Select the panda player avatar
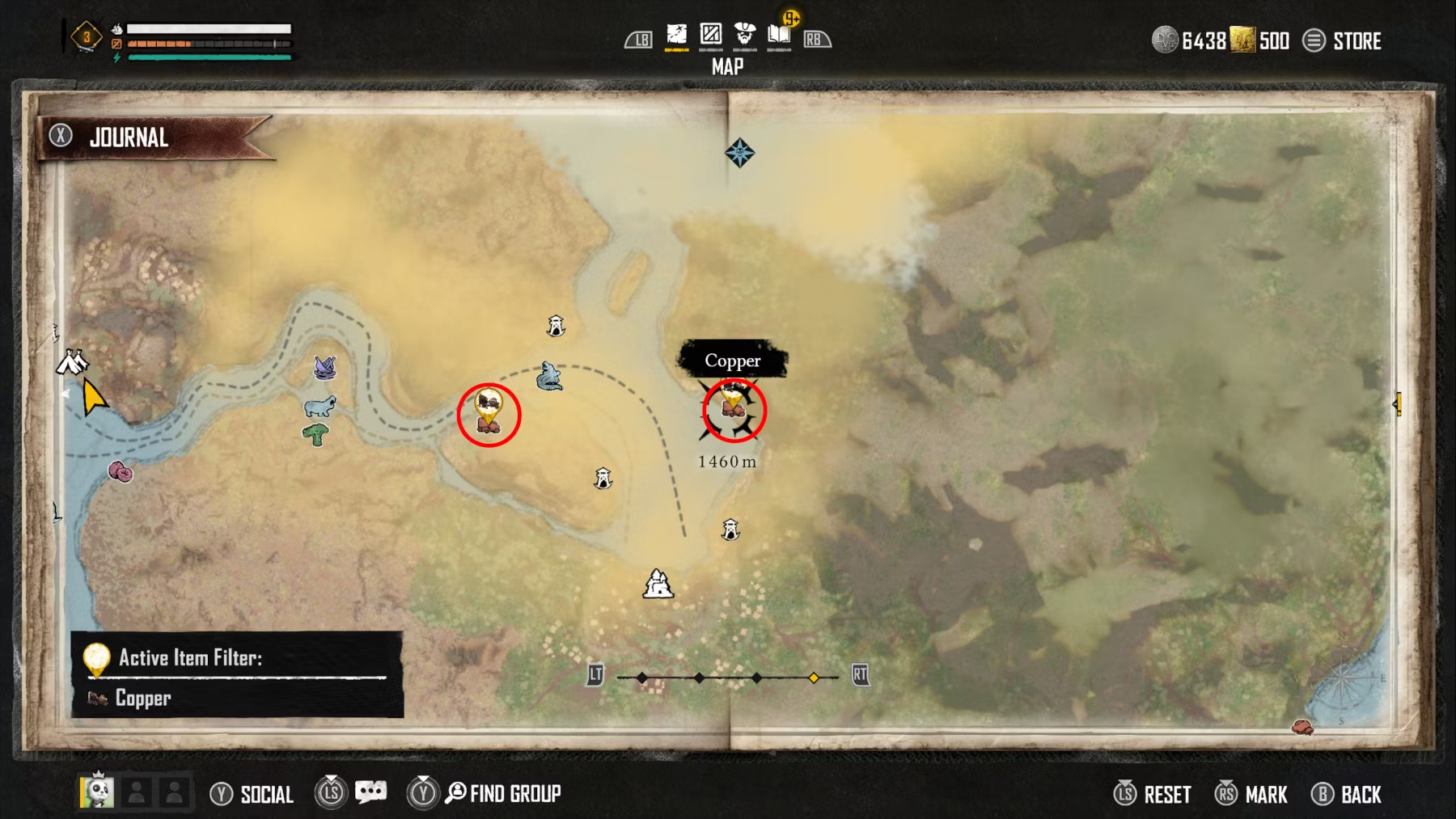Screen dimensions: 1456x819 click(x=97, y=792)
